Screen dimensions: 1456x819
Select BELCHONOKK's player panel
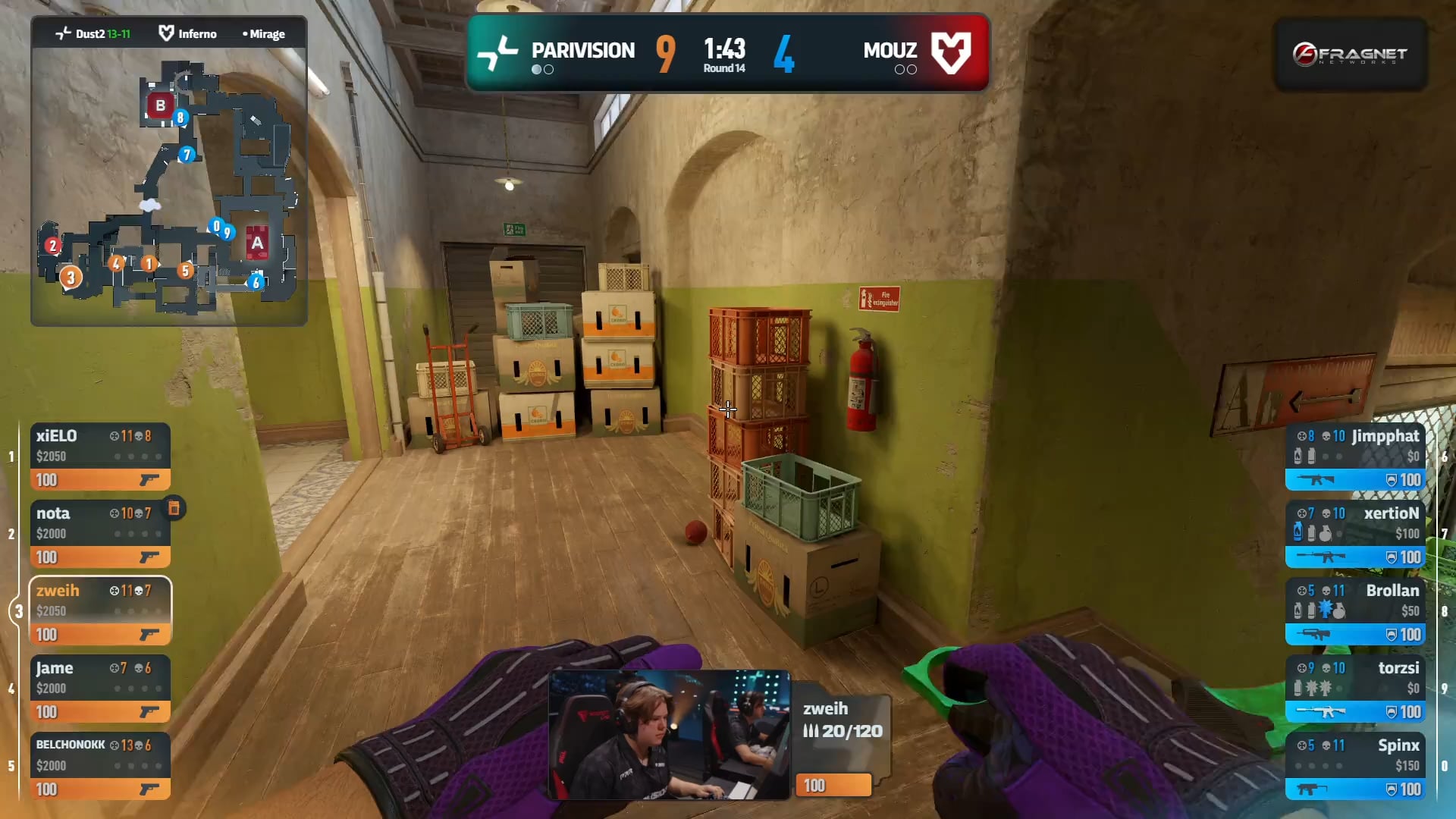(99, 766)
